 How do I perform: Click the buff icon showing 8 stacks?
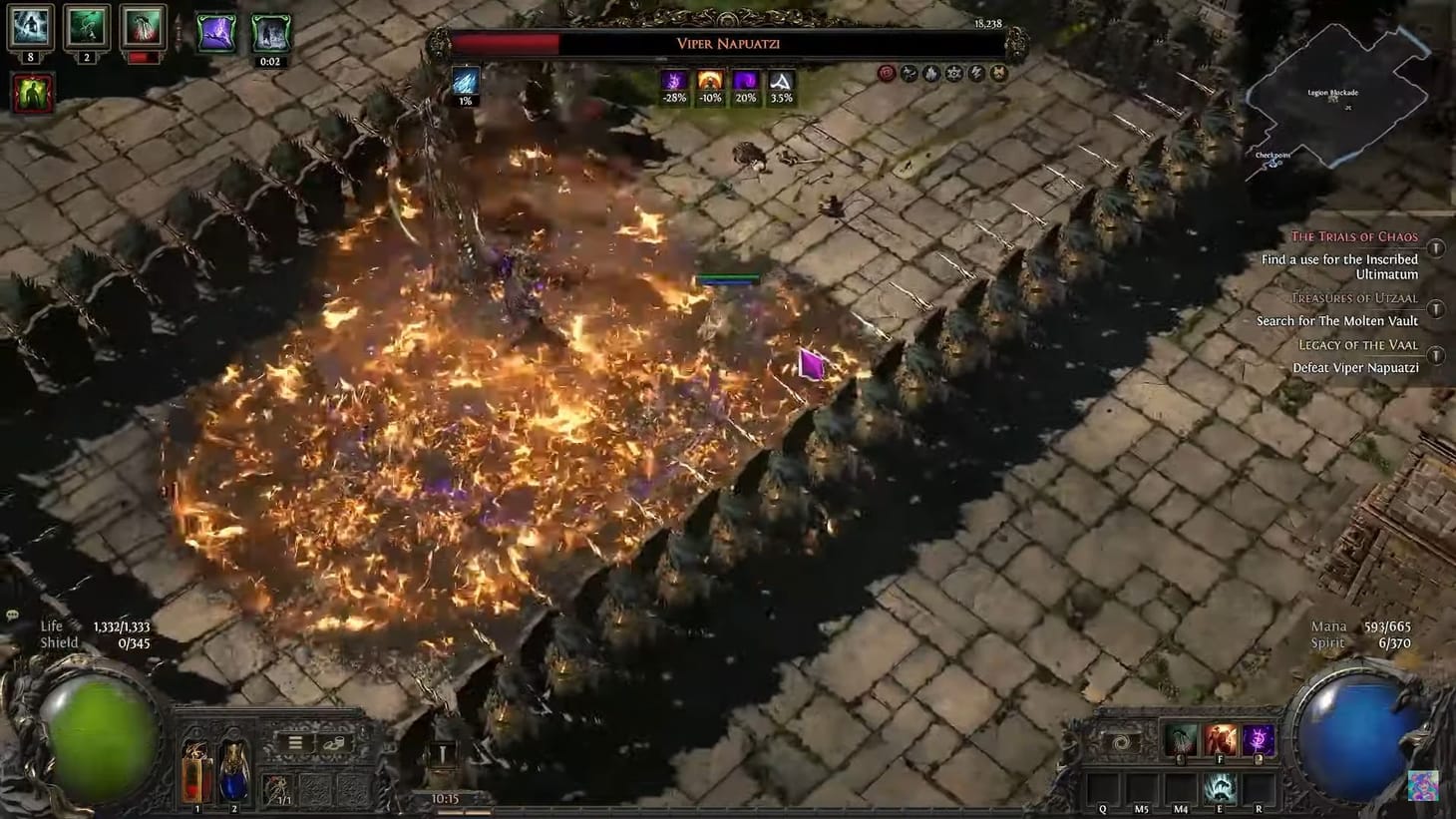30,28
